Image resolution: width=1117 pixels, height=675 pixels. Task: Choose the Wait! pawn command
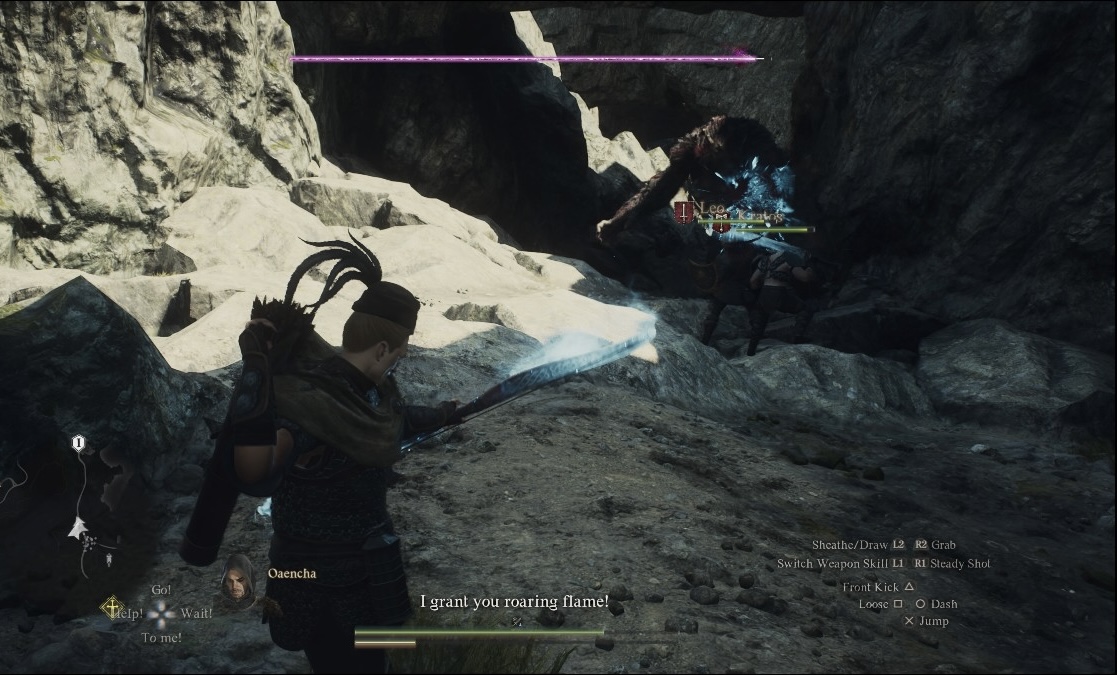tap(197, 613)
